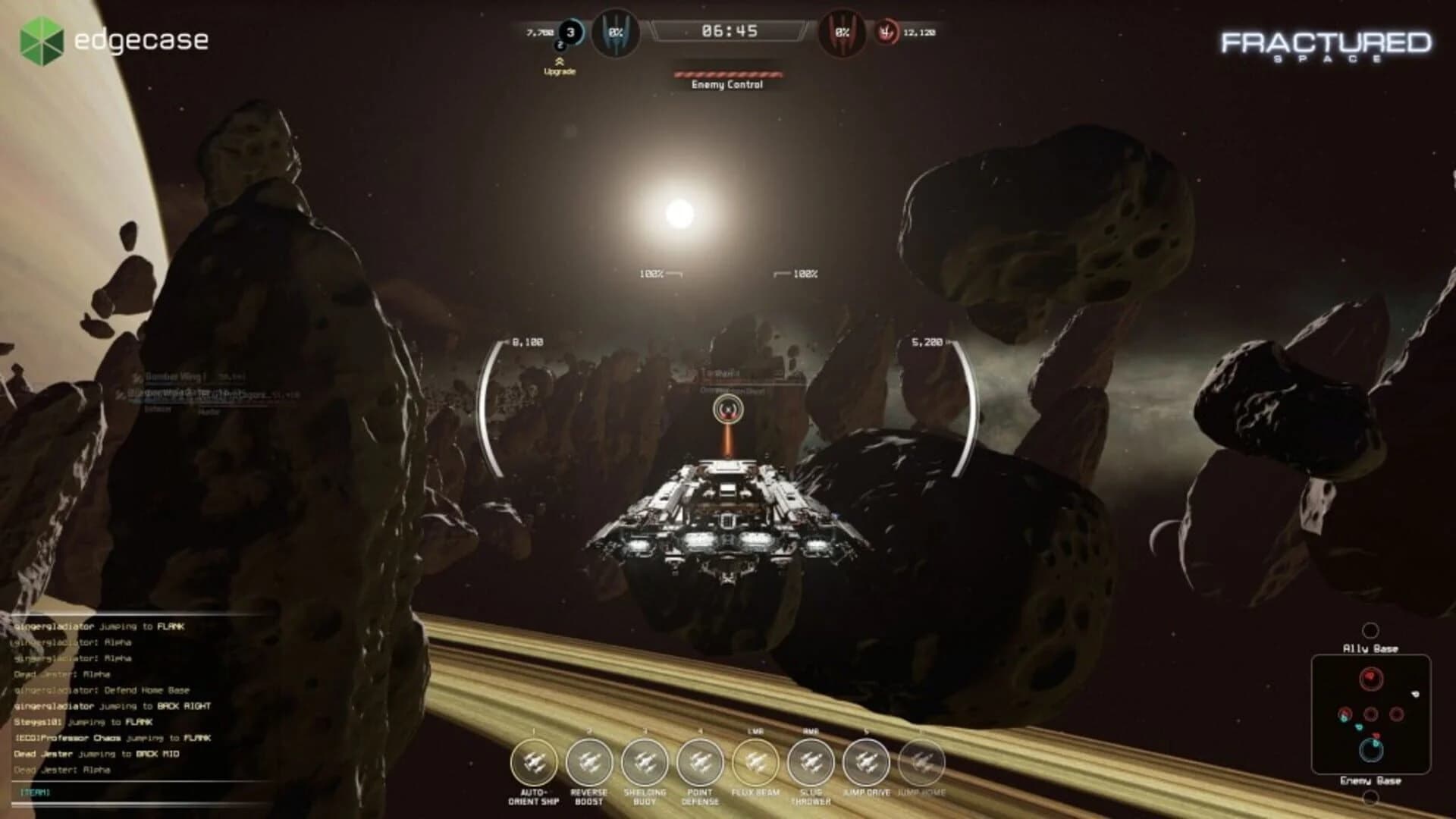Deploy the Shielding Buoy ability
The width and height of the screenshot is (1456, 819).
pyautogui.click(x=645, y=761)
